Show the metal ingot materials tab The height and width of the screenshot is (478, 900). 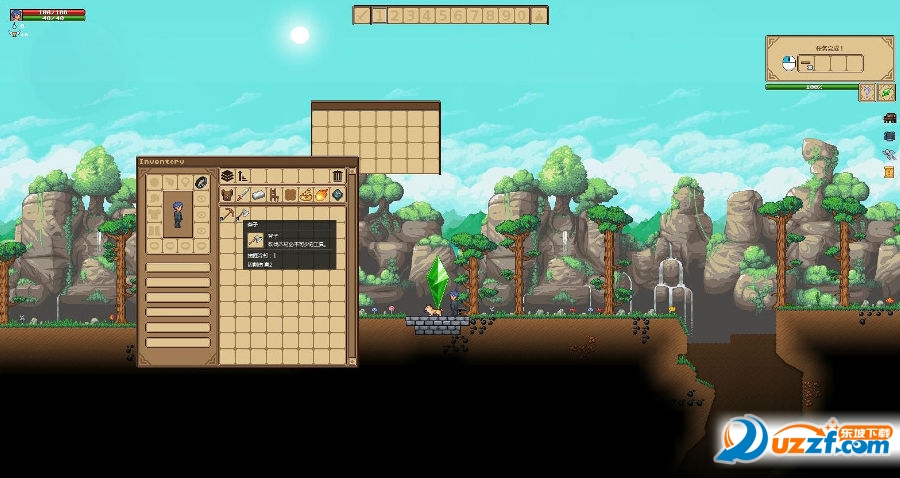259,195
